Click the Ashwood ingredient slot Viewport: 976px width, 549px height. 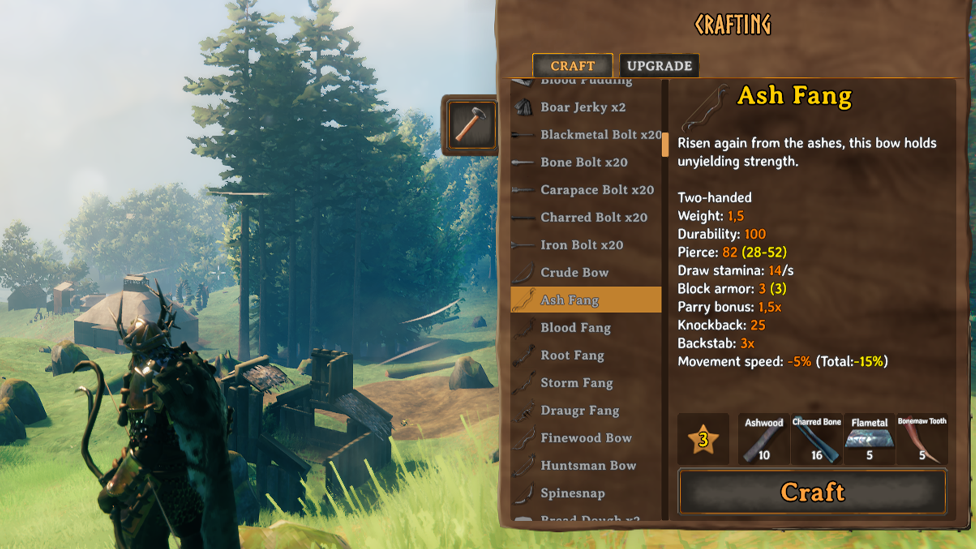(x=764, y=439)
